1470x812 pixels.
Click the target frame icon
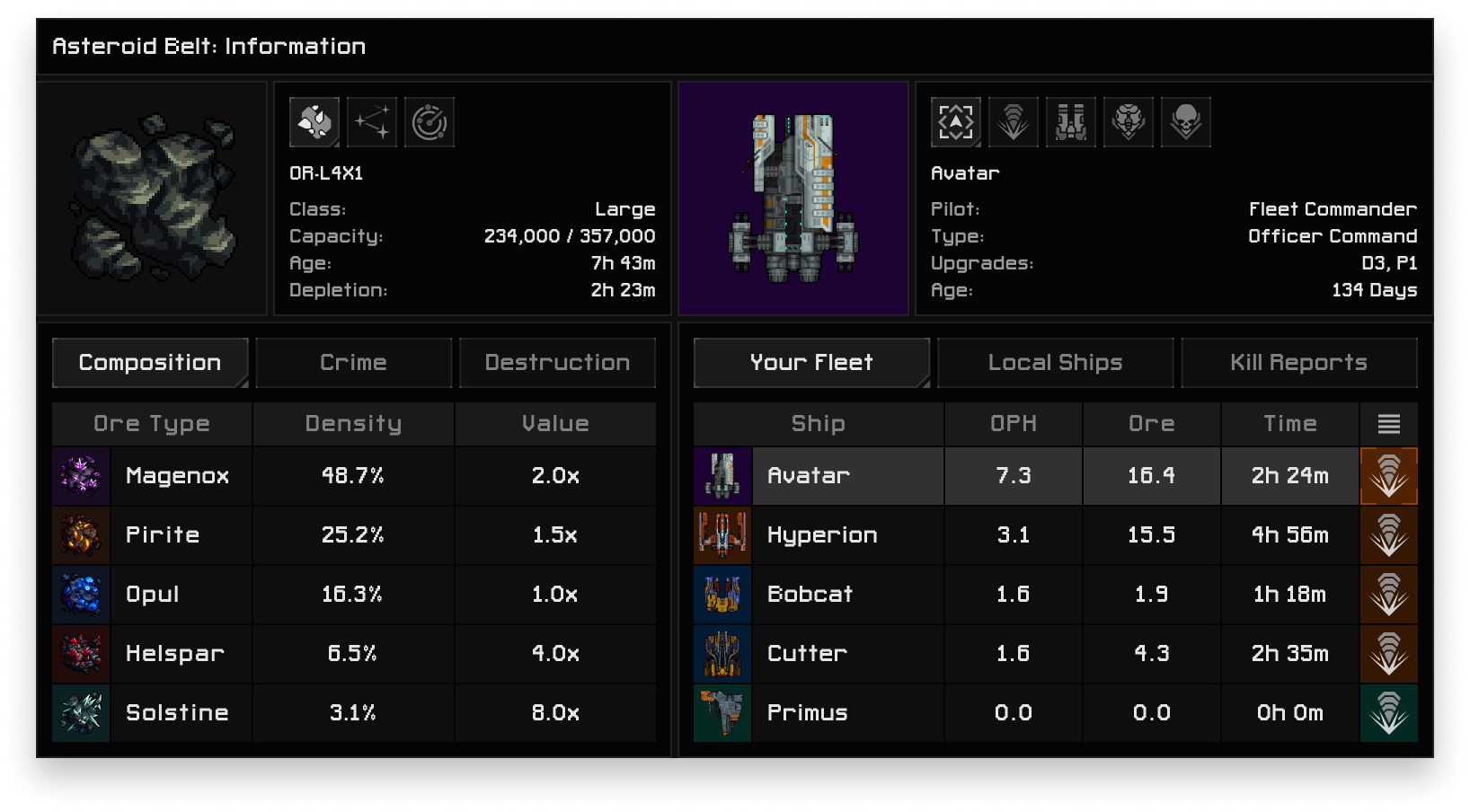coord(956,122)
